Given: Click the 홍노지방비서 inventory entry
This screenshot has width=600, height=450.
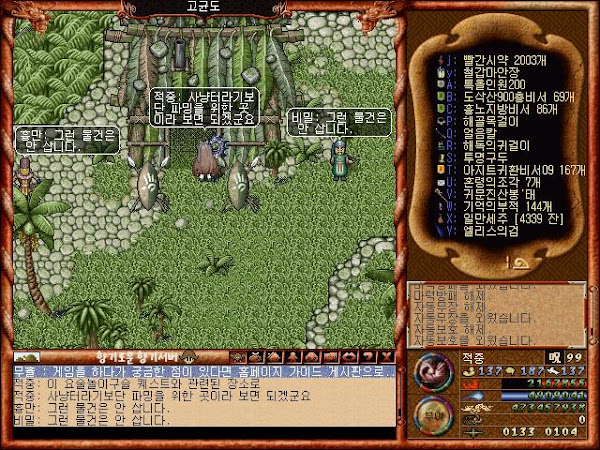Looking at the screenshot, I should [493, 115].
